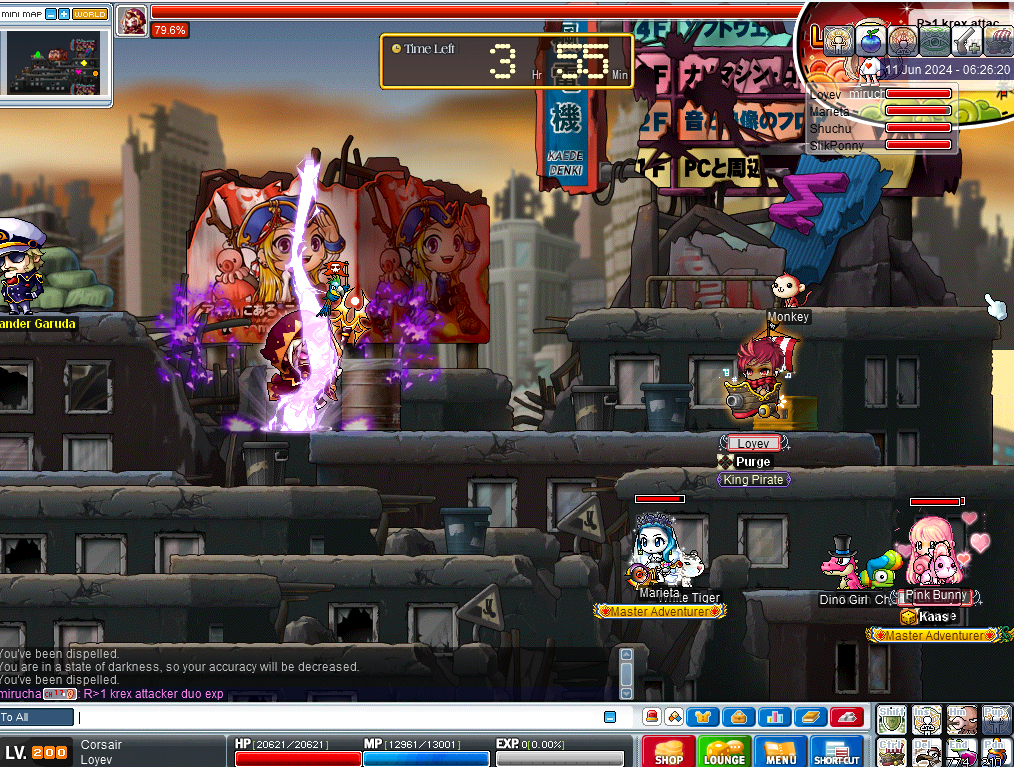Open the Cash Shop button
The image size is (1014, 767).
pyautogui.click(x=669, y=752)
